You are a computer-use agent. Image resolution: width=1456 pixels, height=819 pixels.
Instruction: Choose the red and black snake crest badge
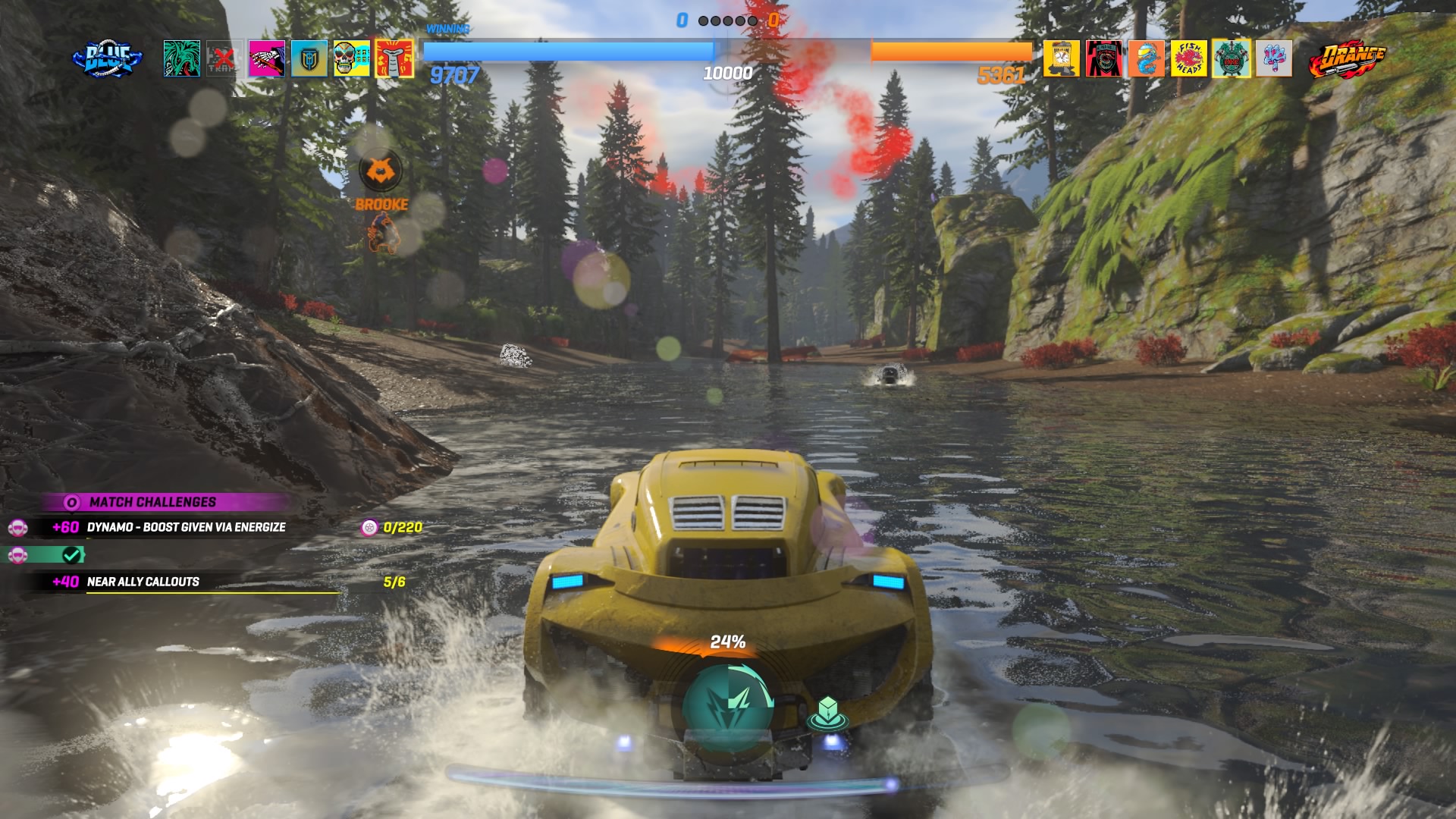[x=1103, y=58]
